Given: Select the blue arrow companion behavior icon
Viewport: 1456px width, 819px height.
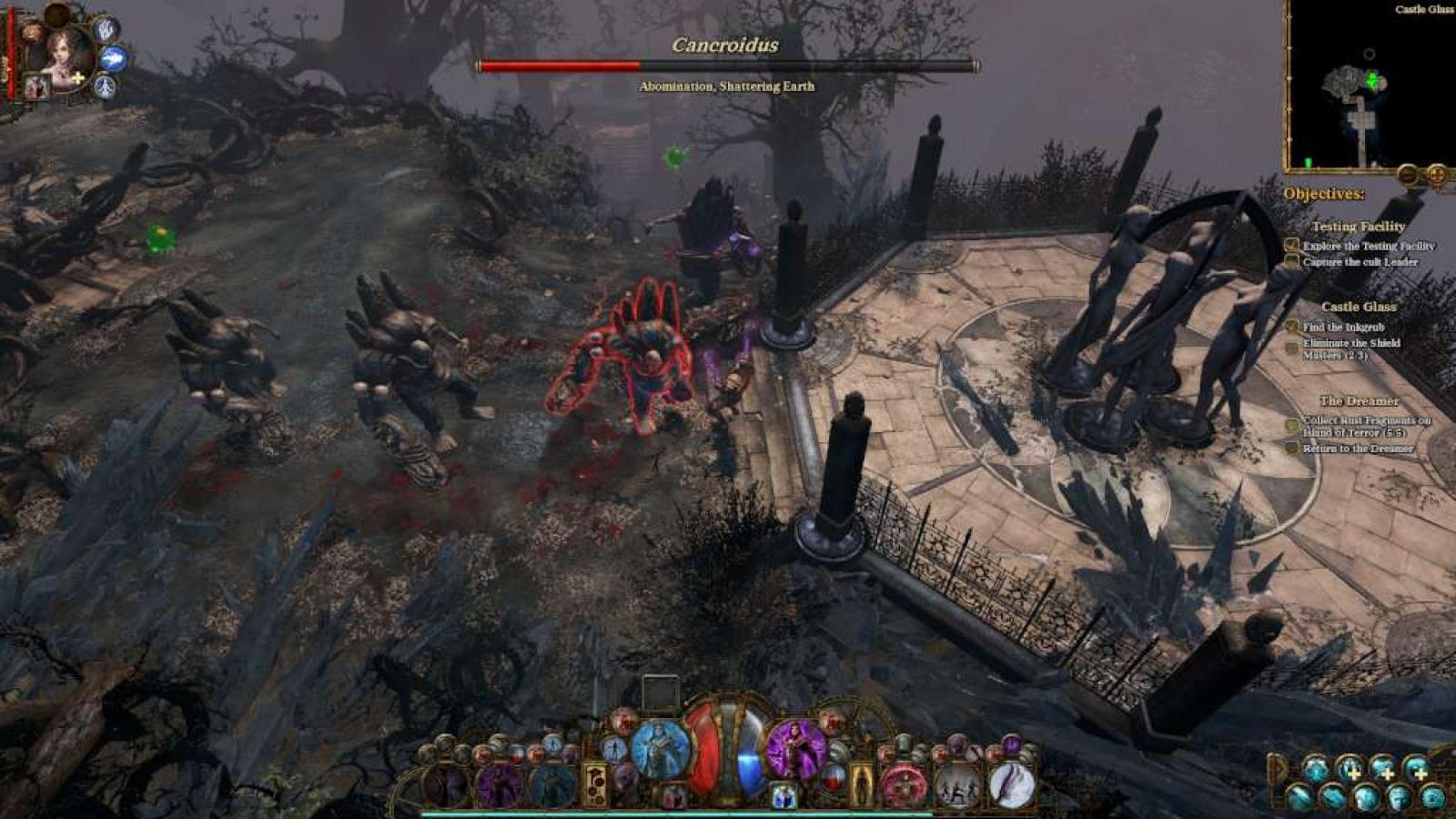Looking at the screenshot, I should click(x=113, y=59).
